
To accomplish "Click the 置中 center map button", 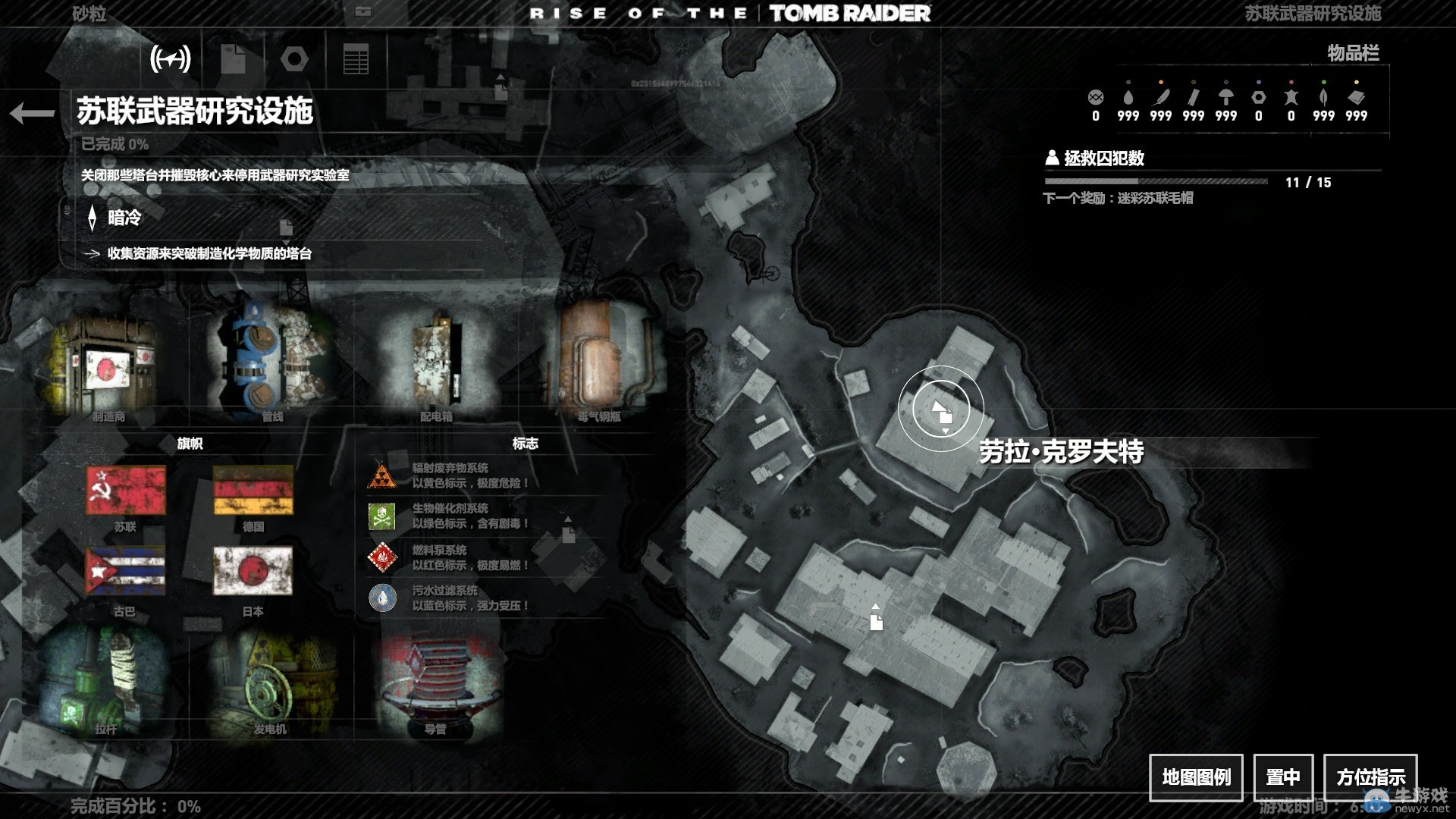I will point(1283,777).
